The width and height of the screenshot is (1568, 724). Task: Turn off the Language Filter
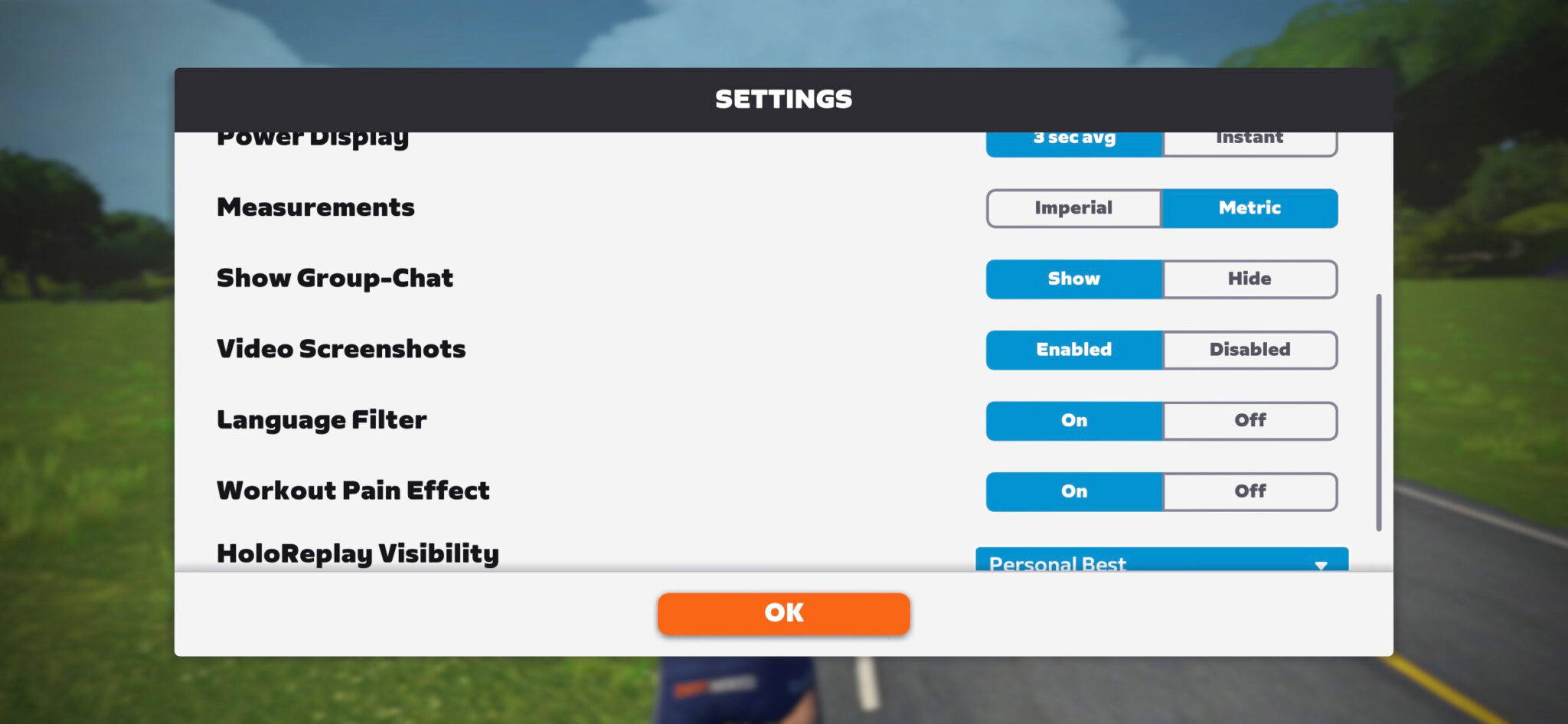tap(1249, 420)
